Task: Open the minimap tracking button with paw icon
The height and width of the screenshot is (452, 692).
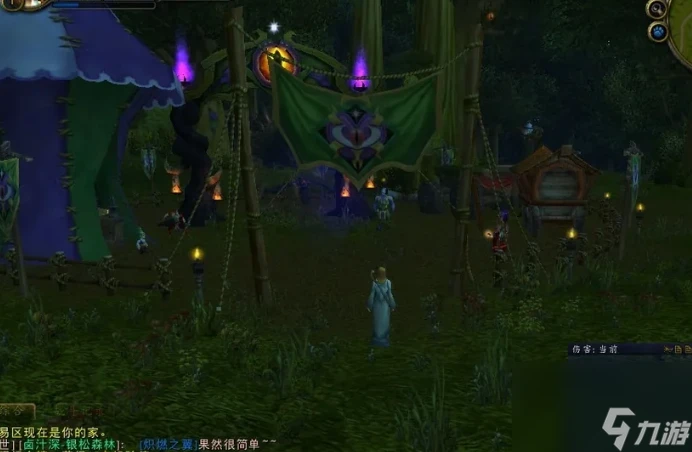Action: click(658, 31)
